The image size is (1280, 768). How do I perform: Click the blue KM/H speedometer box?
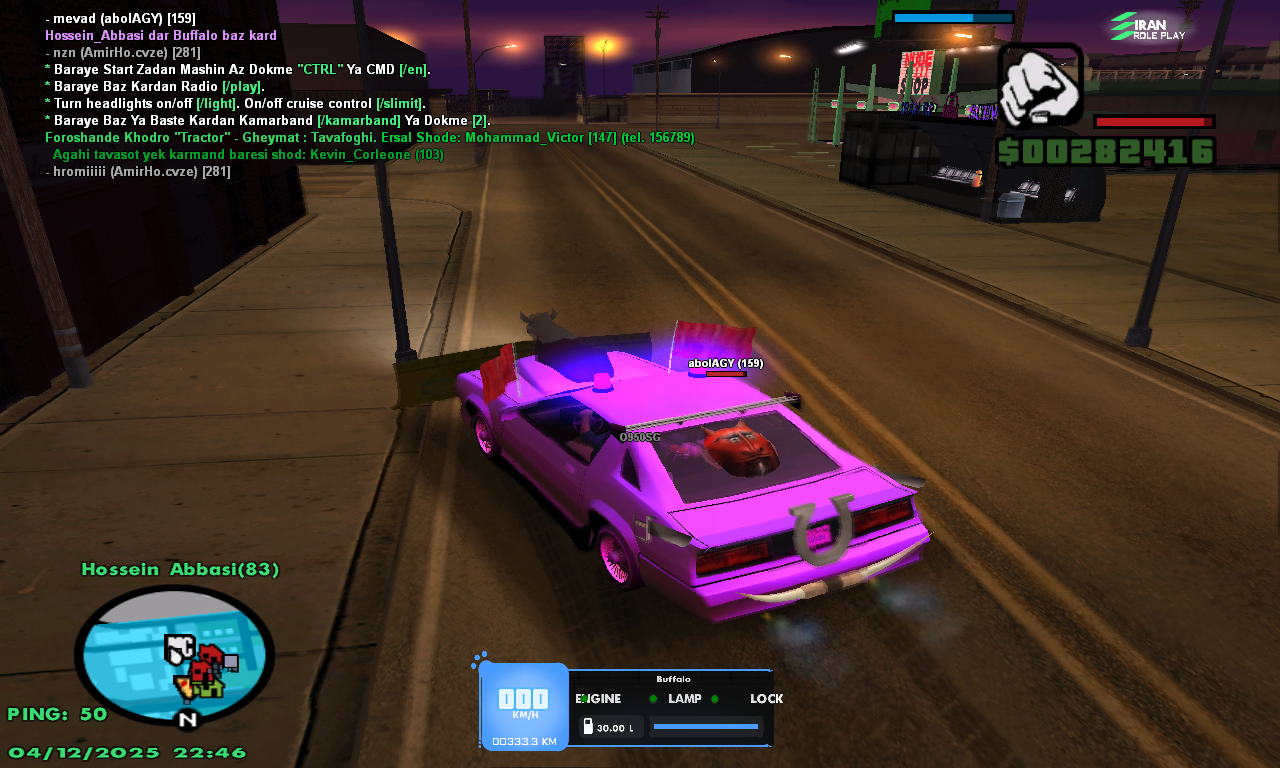[524, 705]
